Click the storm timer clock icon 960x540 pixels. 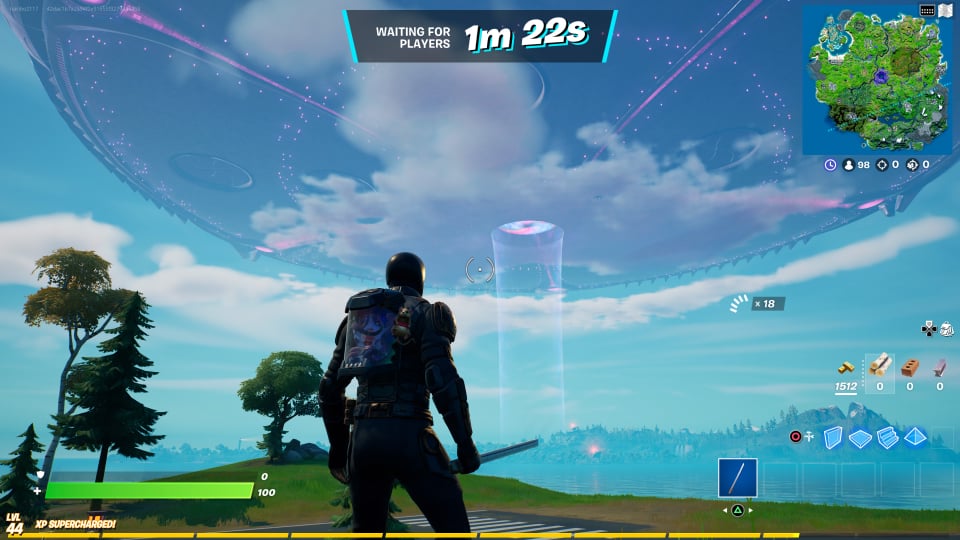(x=831, y=164)
